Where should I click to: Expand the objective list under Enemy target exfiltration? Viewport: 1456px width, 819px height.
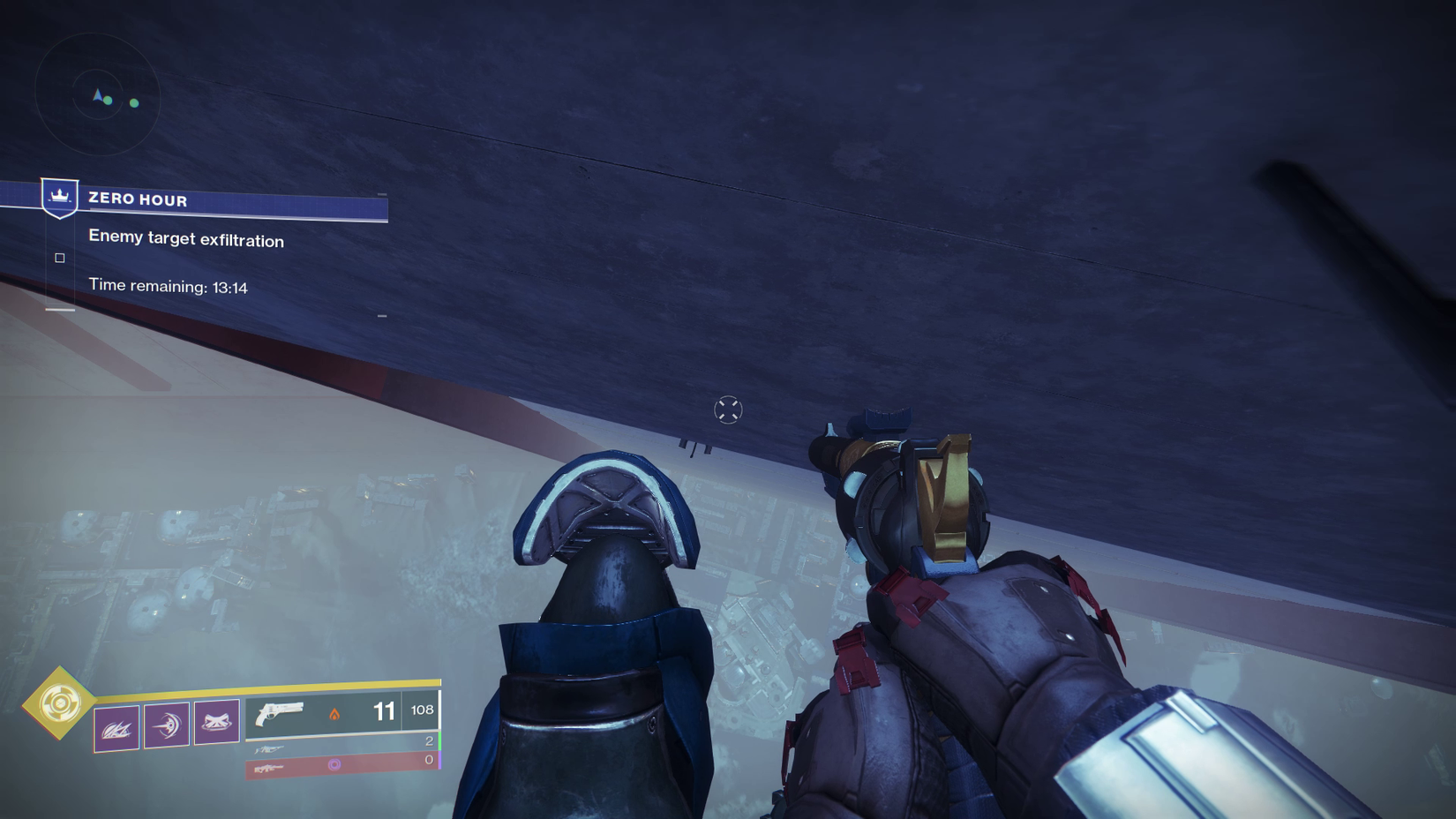coord(185,240)
